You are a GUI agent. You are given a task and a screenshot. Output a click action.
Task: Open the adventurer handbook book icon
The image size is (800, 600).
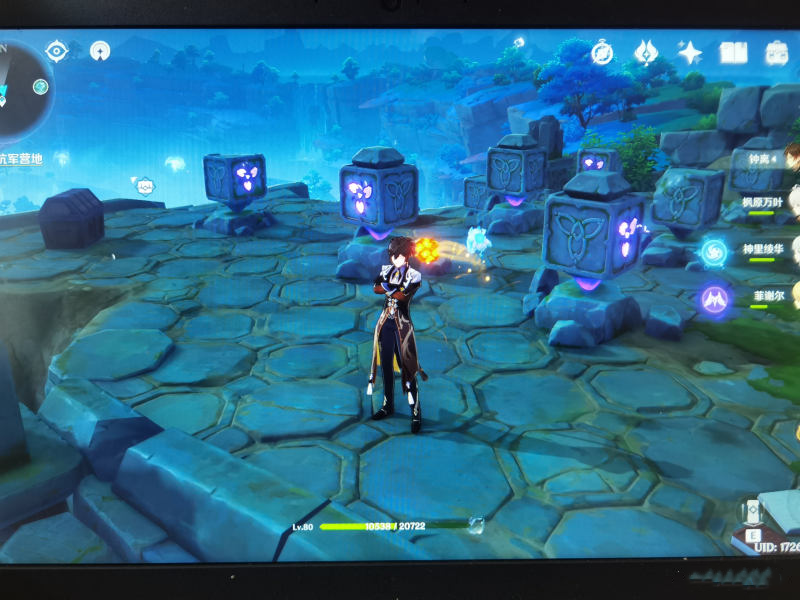(733, 53)
